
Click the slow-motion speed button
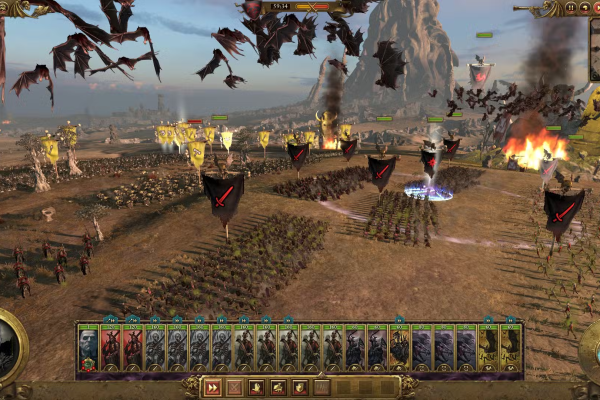[x=583, y=8]
